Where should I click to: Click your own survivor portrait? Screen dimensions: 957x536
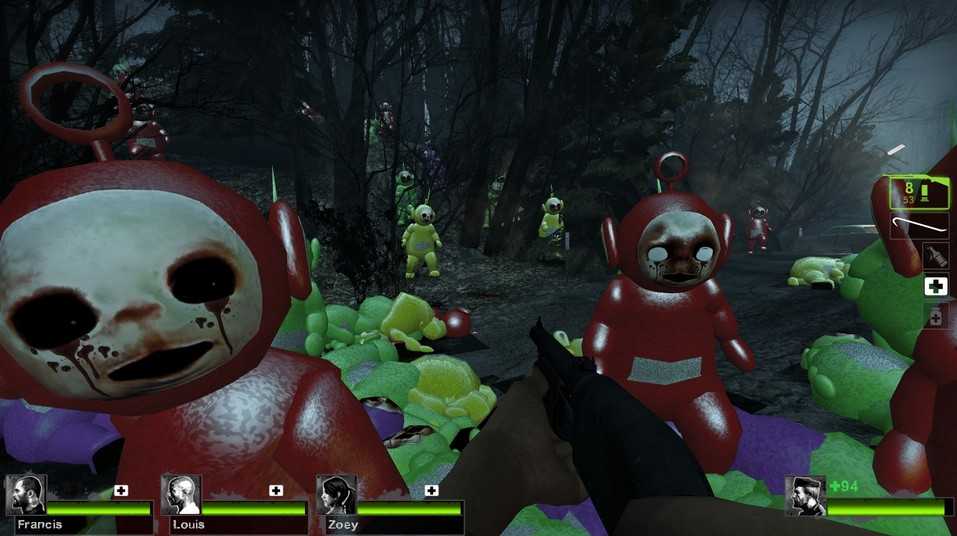pyautogui.click(x=805, y=496)
